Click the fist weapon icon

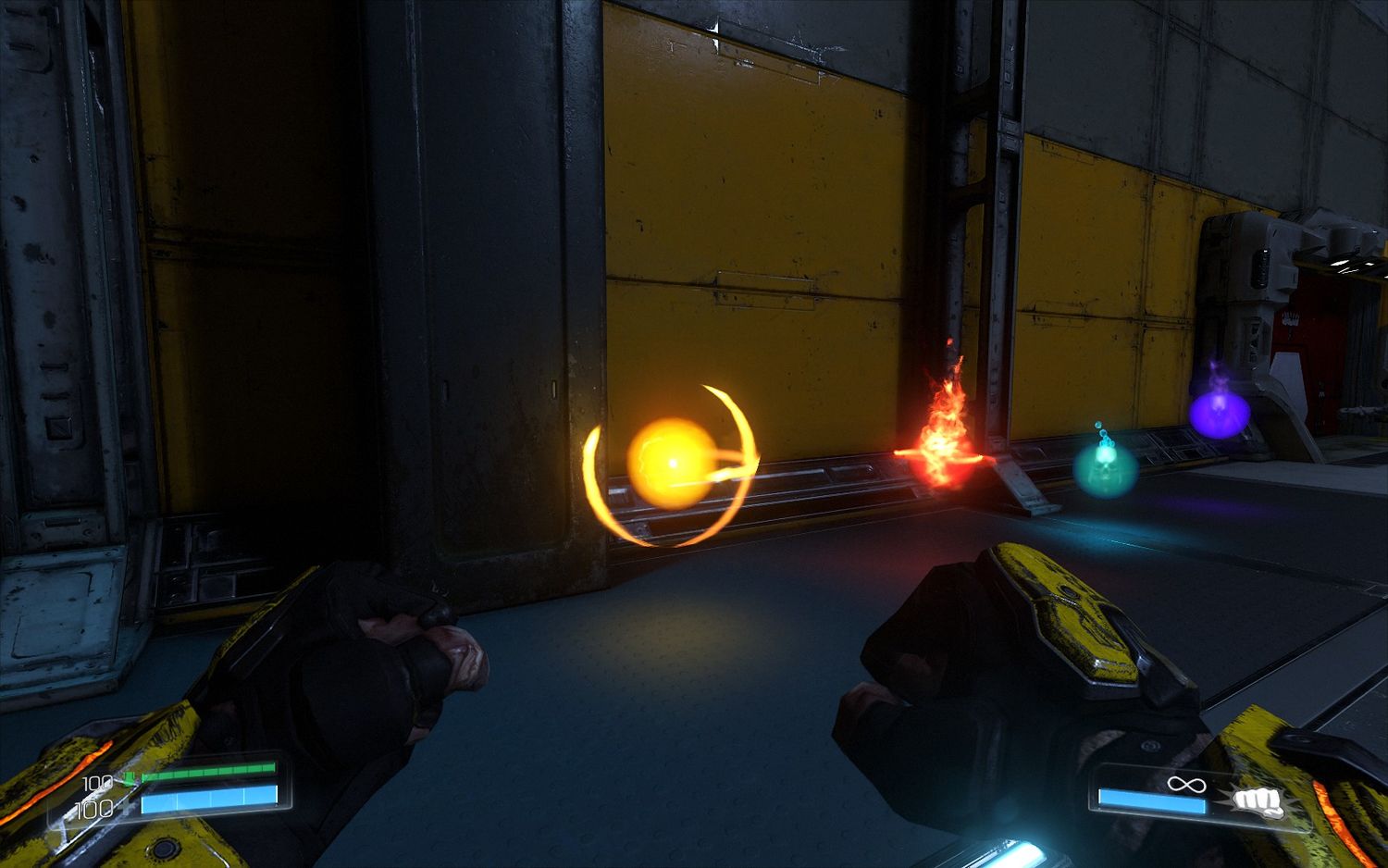click(x=1258, y=801)
